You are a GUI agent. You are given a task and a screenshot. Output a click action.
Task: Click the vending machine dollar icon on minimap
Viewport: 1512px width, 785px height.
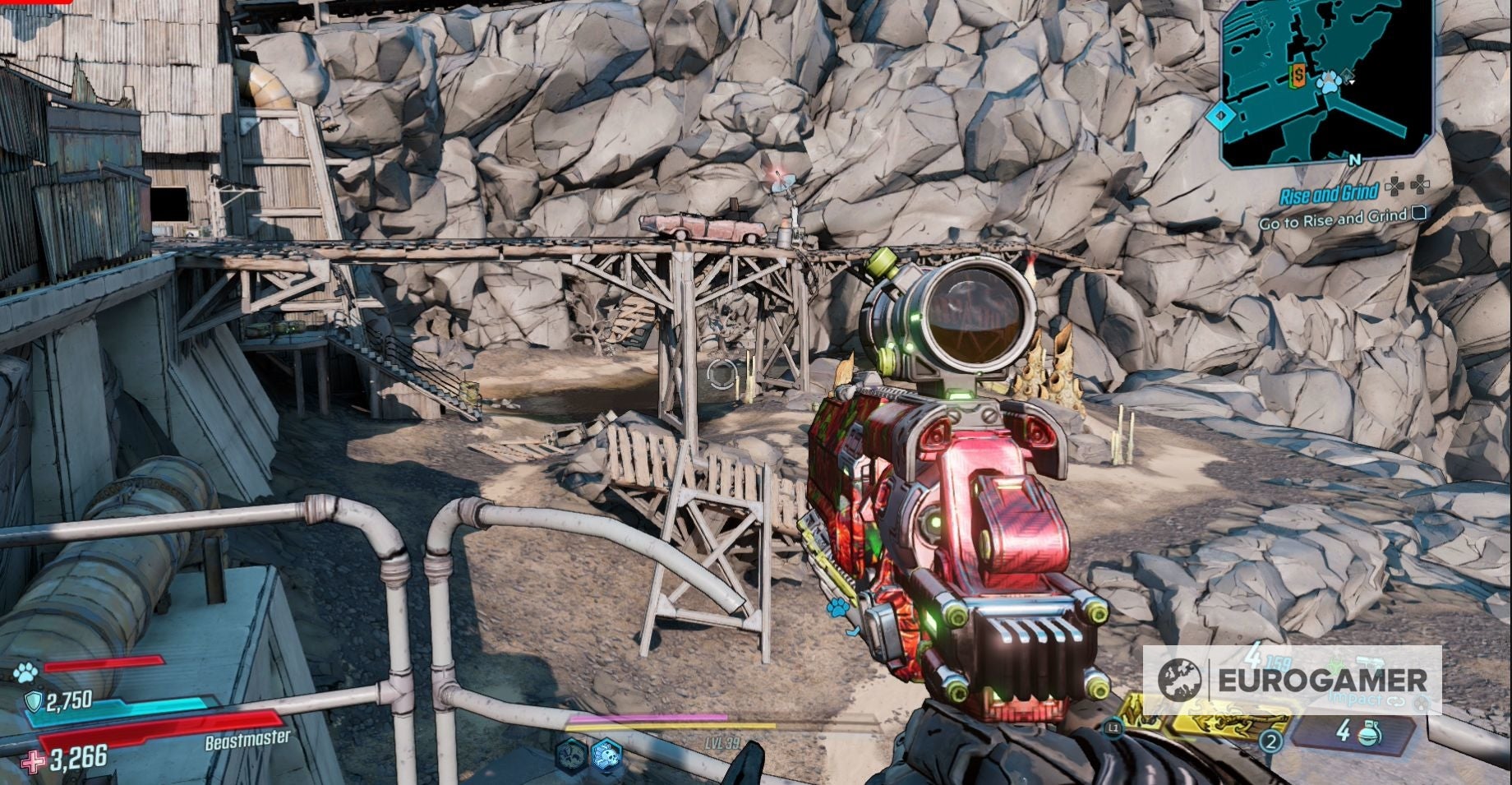coord(1298,76)
